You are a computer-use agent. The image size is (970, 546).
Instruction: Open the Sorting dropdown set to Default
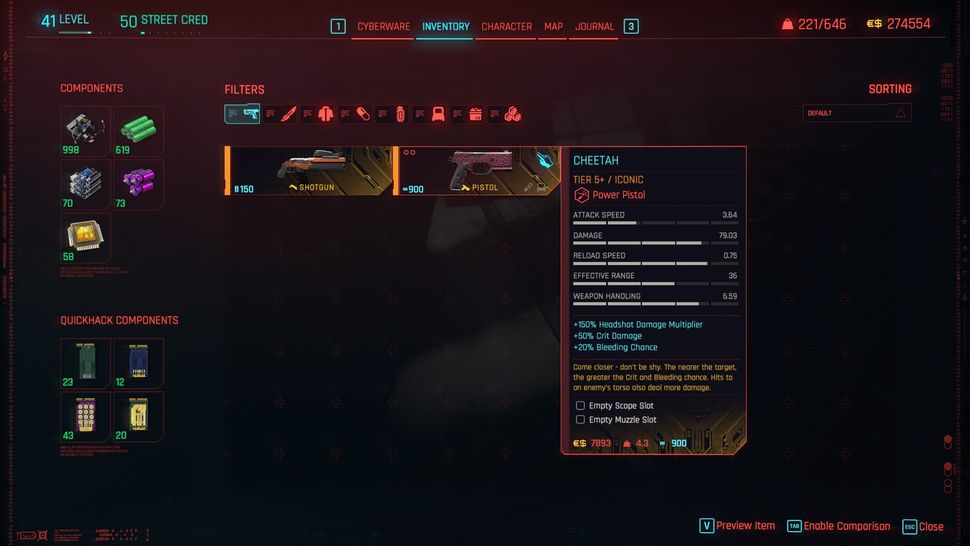(x=857, y=113)
